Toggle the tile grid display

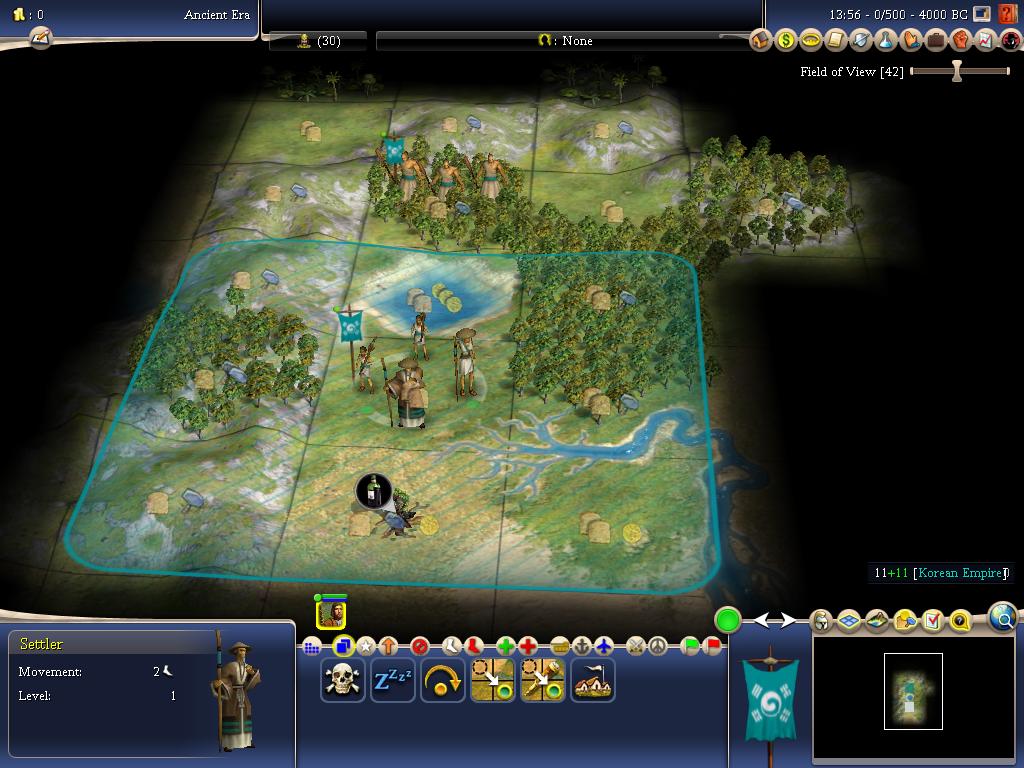(x=848, y=621)
